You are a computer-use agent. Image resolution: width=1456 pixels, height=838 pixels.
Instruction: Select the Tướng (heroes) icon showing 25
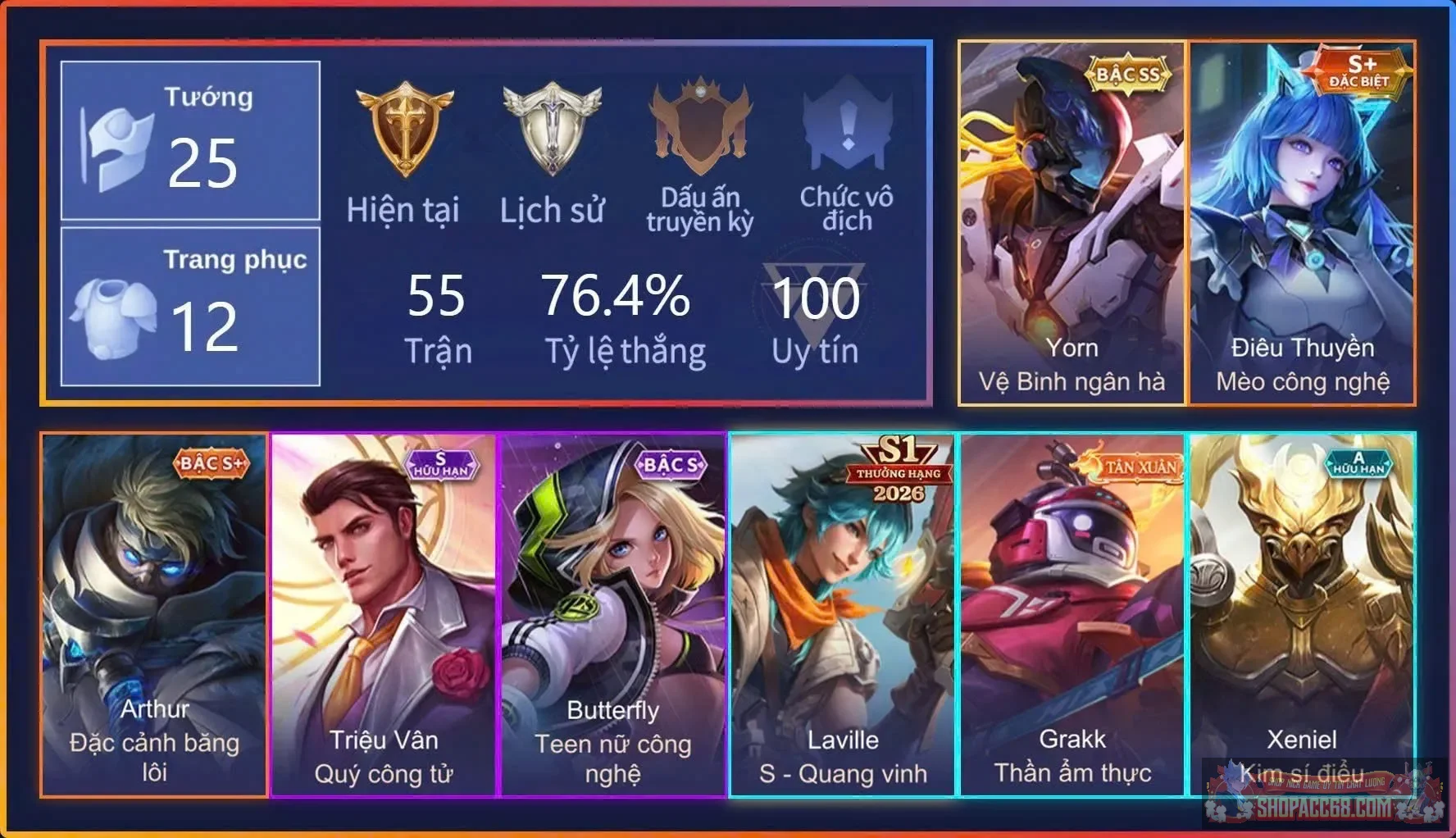coord(115,148)
